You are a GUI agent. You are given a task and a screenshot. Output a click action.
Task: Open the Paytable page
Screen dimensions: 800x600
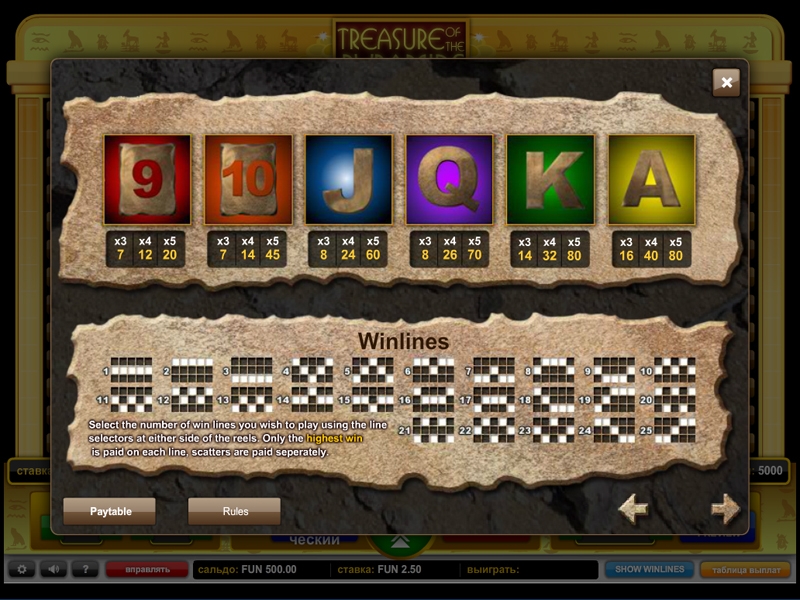(x=110, y=511)
